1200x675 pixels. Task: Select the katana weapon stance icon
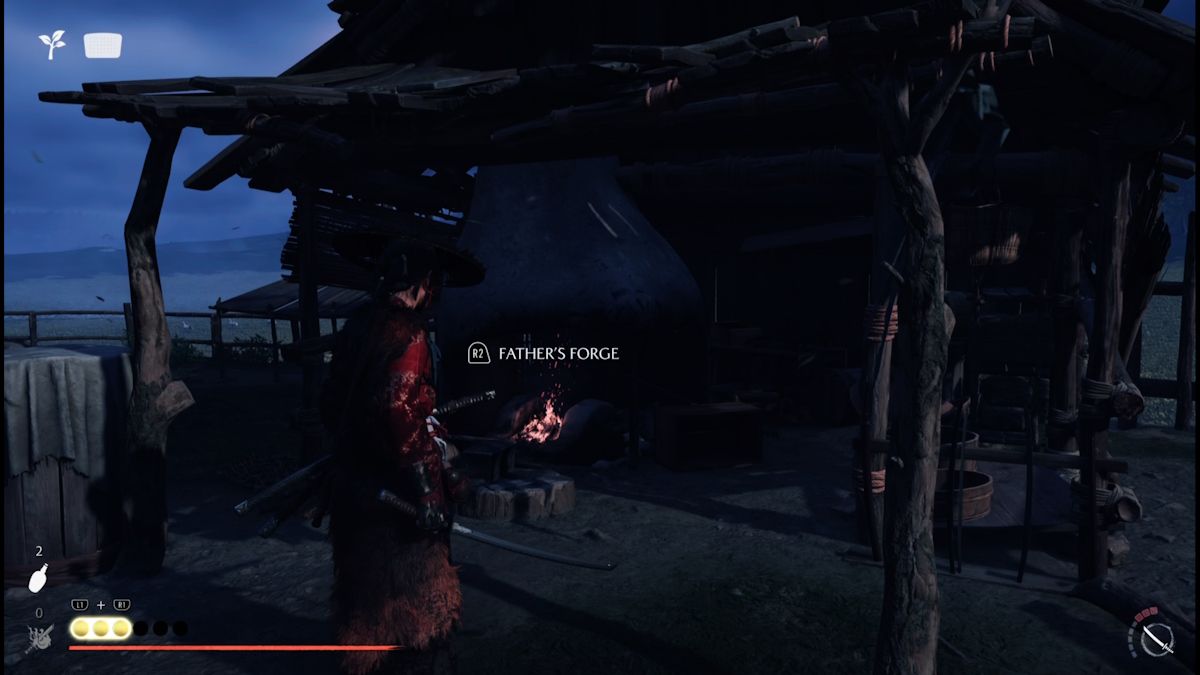1156,636
